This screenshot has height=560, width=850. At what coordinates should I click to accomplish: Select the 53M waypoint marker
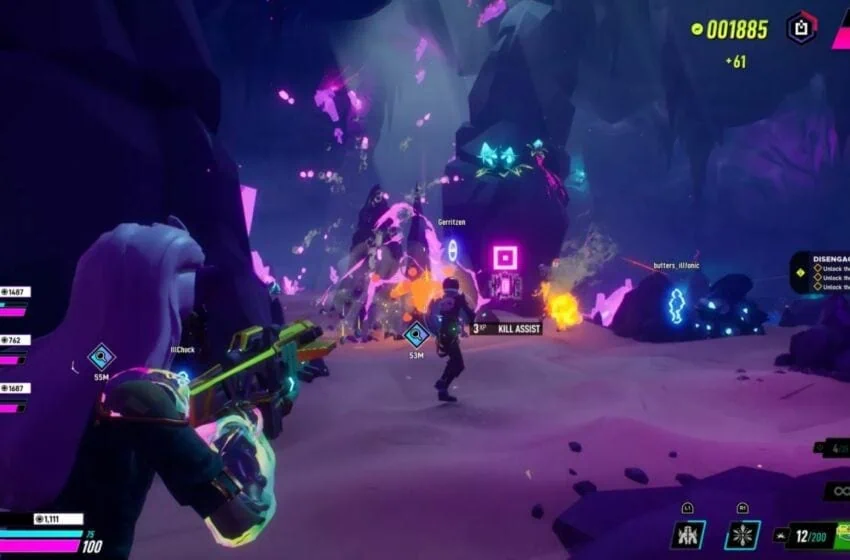tap(416, 334)
